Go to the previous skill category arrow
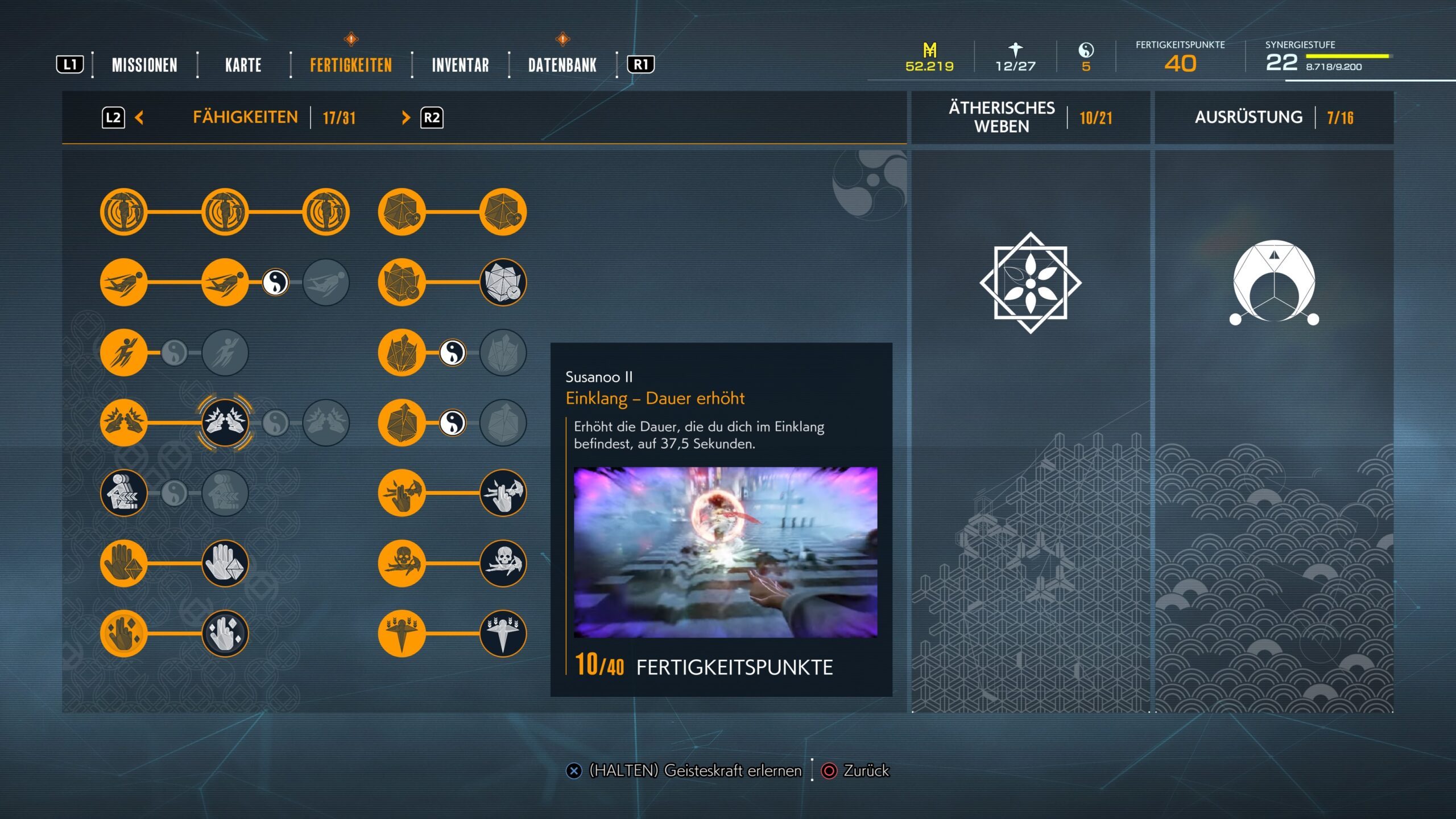This screenshot has width=1456, height=819. 139,118
